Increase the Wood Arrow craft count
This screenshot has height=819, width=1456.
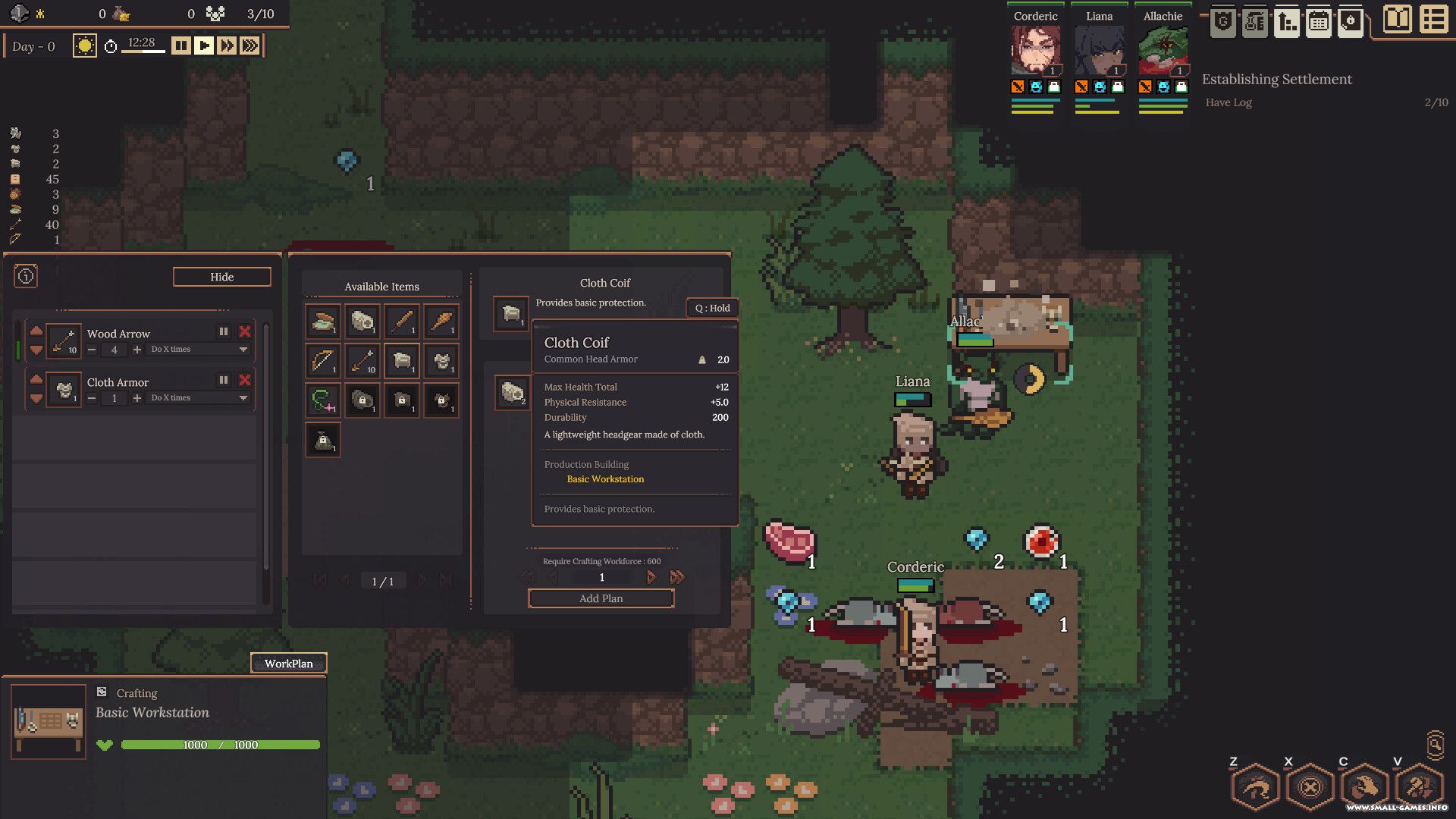pyautogui.click(x=137, y=350)
